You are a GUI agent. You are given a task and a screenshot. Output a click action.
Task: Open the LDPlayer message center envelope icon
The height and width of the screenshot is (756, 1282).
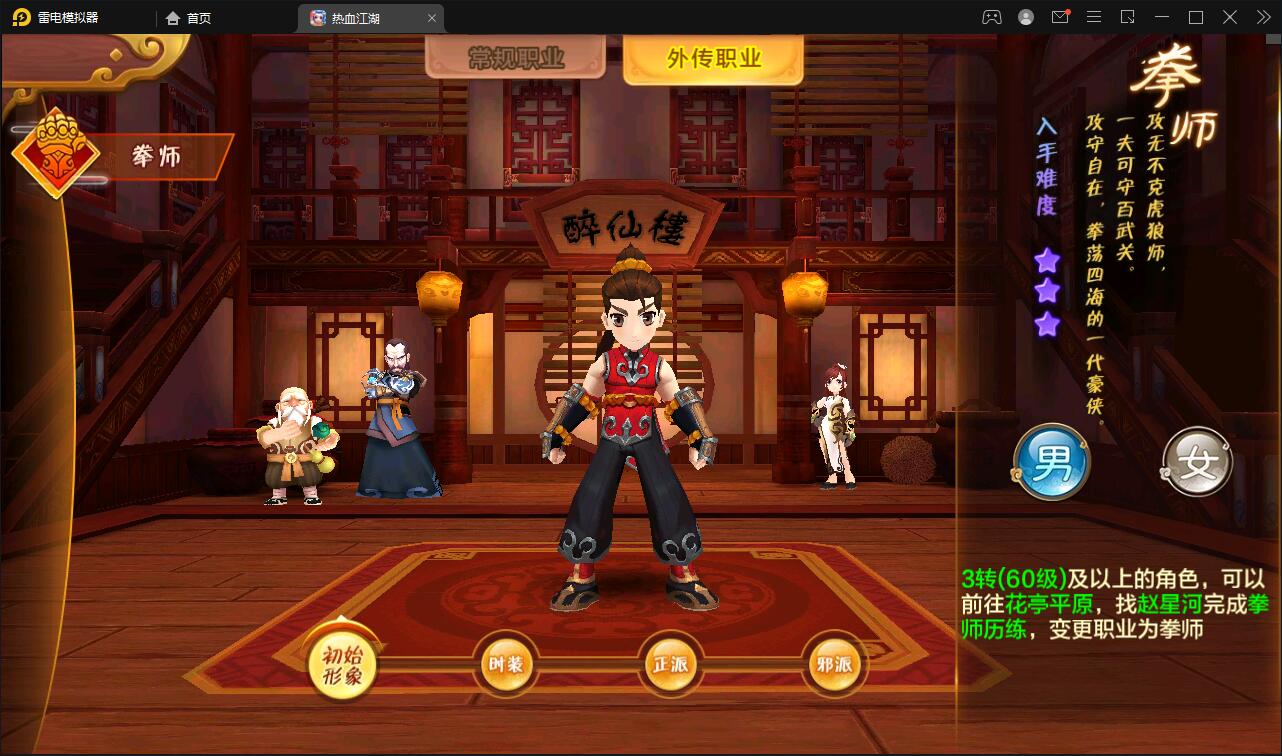pos(1061,17)
